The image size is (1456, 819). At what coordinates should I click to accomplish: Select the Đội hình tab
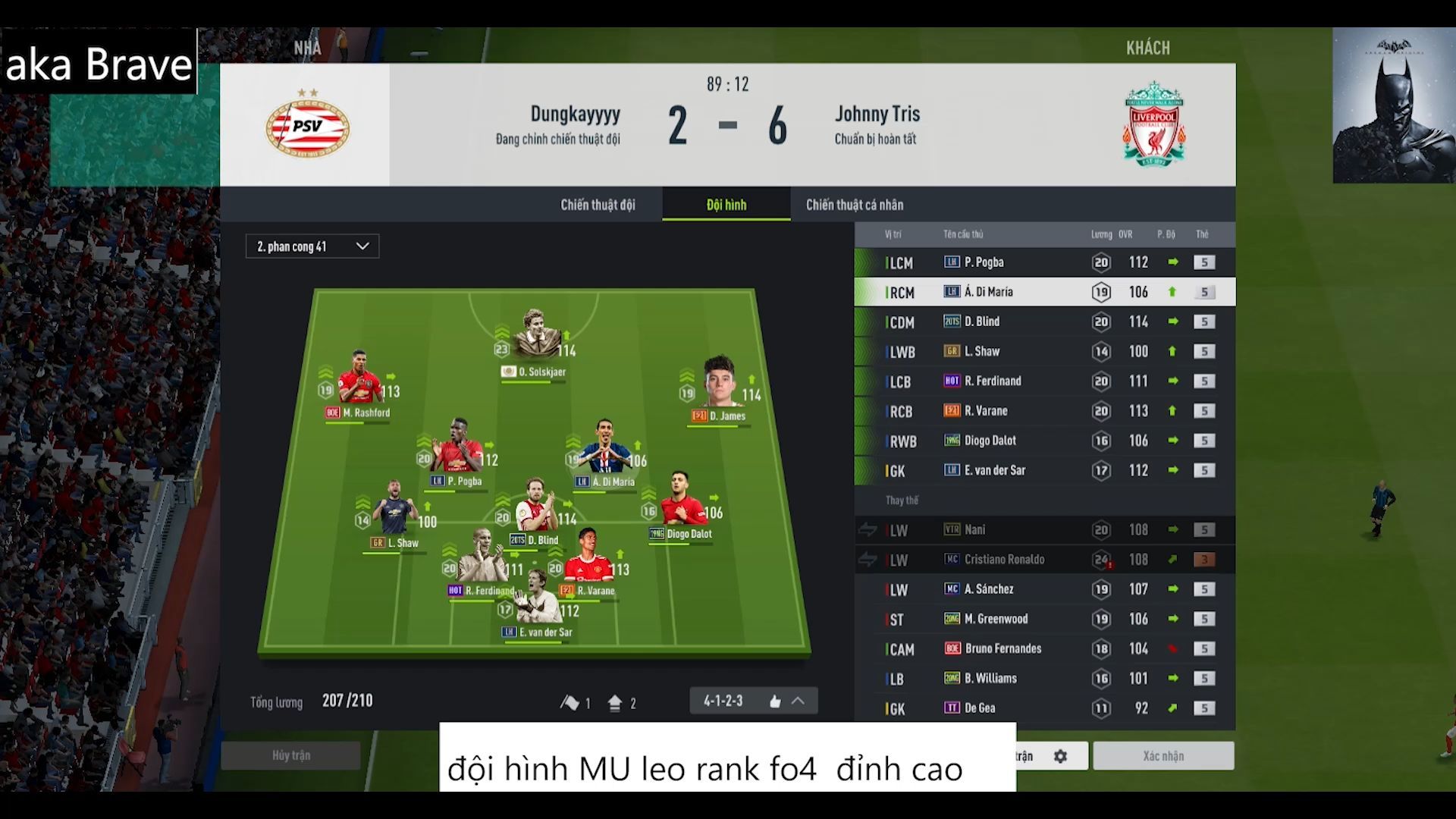[x=726, y=205]
